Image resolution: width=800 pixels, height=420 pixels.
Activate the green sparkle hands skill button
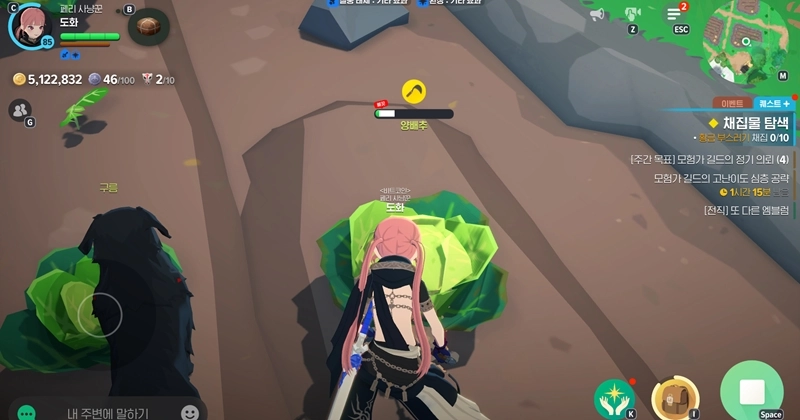click(613, 397)
